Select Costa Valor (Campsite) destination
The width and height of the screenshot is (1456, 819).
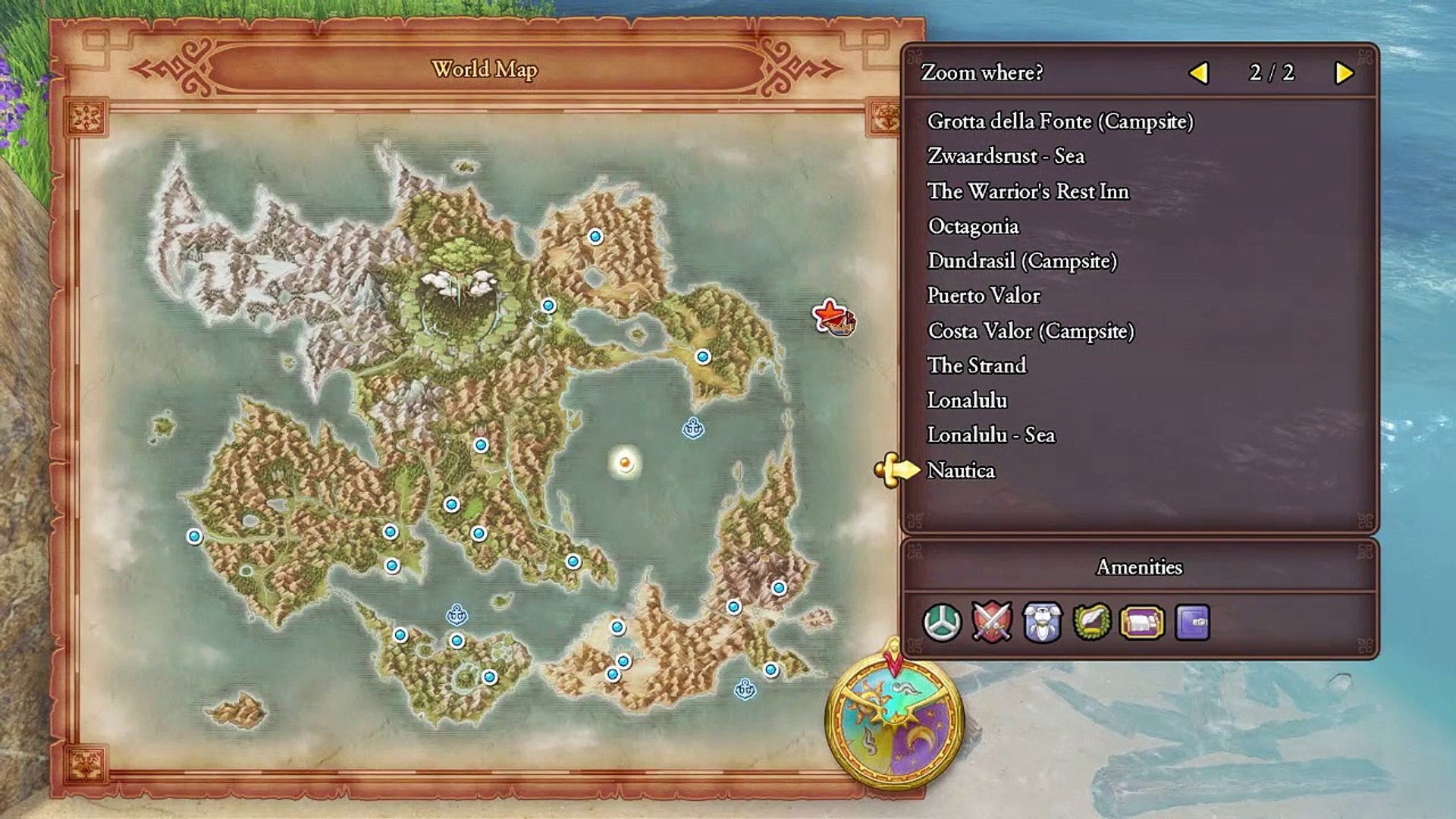(x=1031, y=331)
